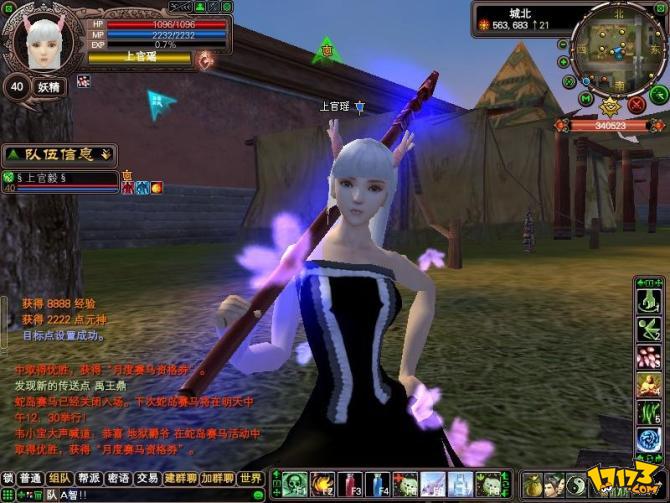This screenshot has height=503, width=670.
Task: Use the red potion in F3 slot
Action: pos(351,484)
